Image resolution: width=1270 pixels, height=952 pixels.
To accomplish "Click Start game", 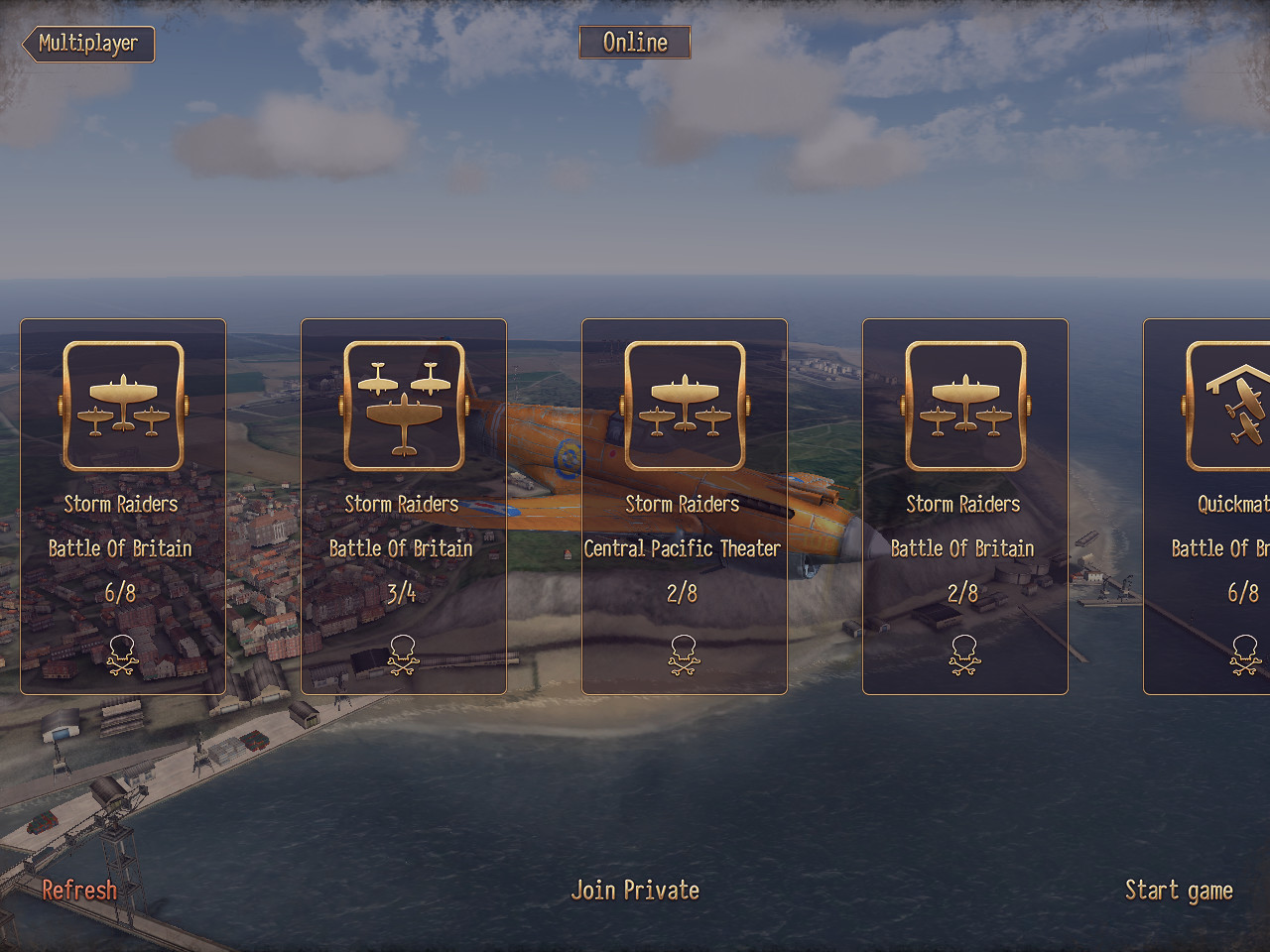I will (1179, 890).
